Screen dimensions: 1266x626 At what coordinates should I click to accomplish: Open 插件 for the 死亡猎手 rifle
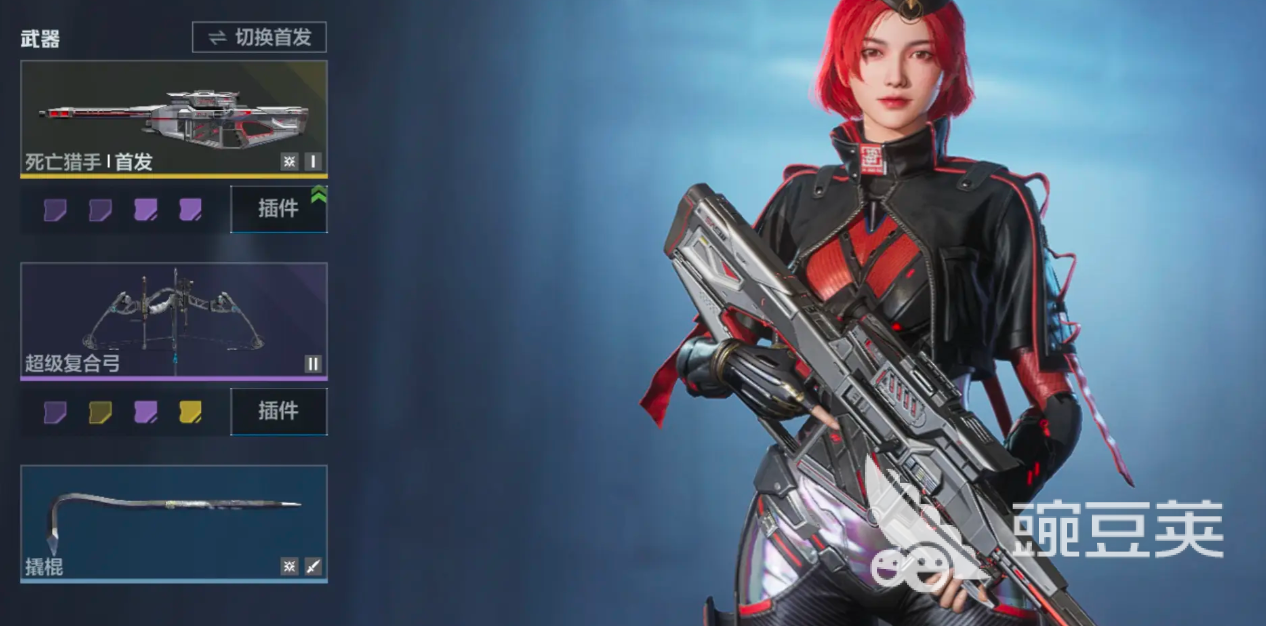coord(278,209)
